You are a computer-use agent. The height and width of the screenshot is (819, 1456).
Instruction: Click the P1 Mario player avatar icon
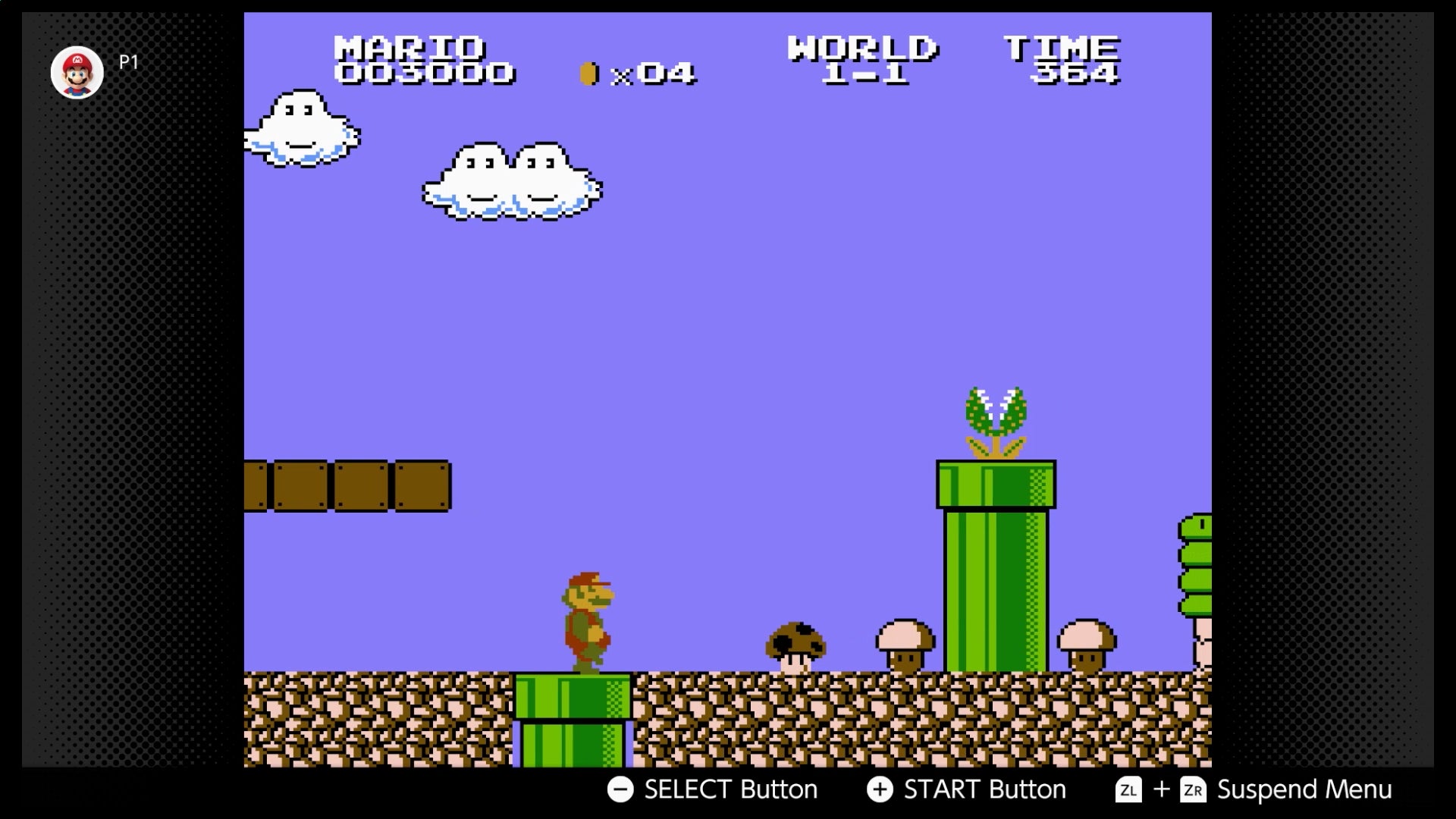tap(77, 72)
